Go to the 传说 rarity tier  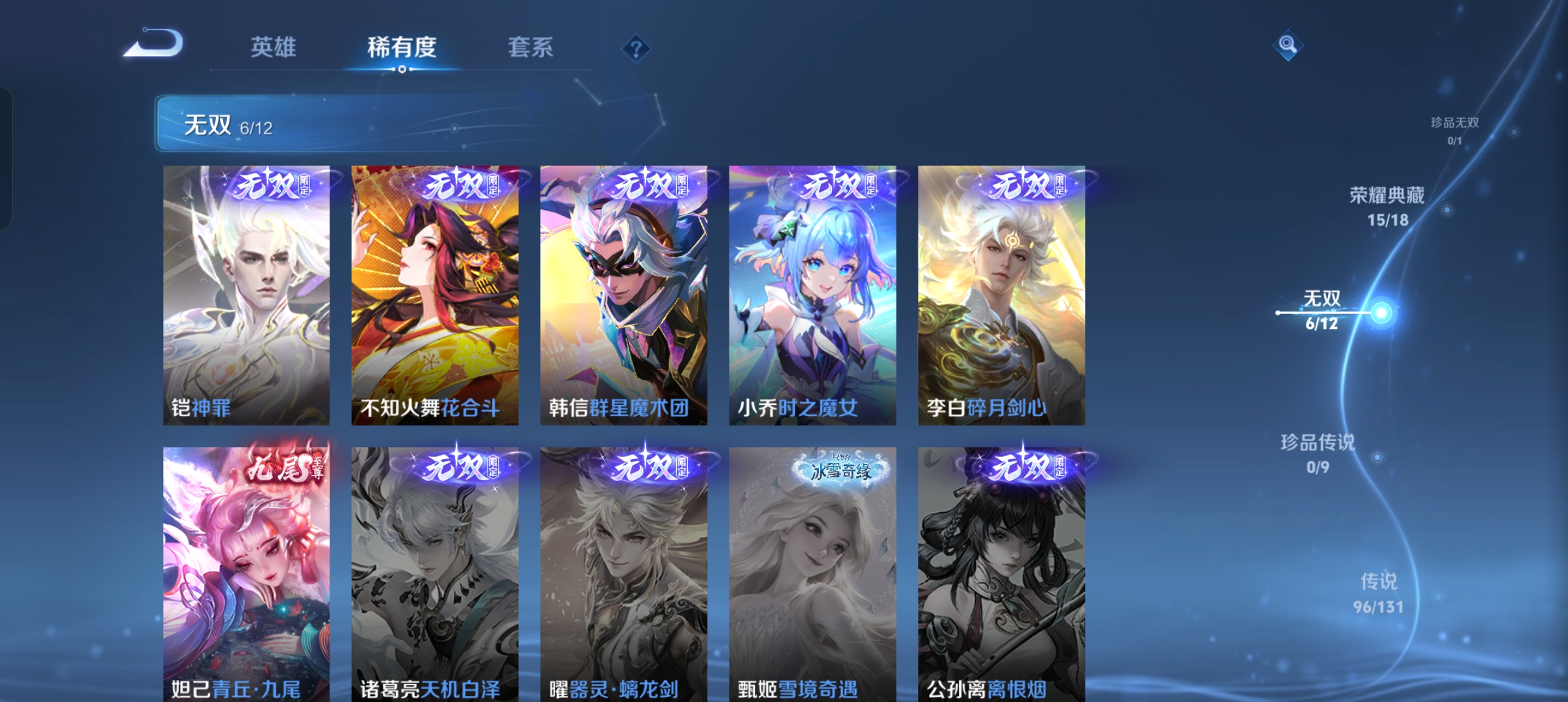click(1378, 592)
